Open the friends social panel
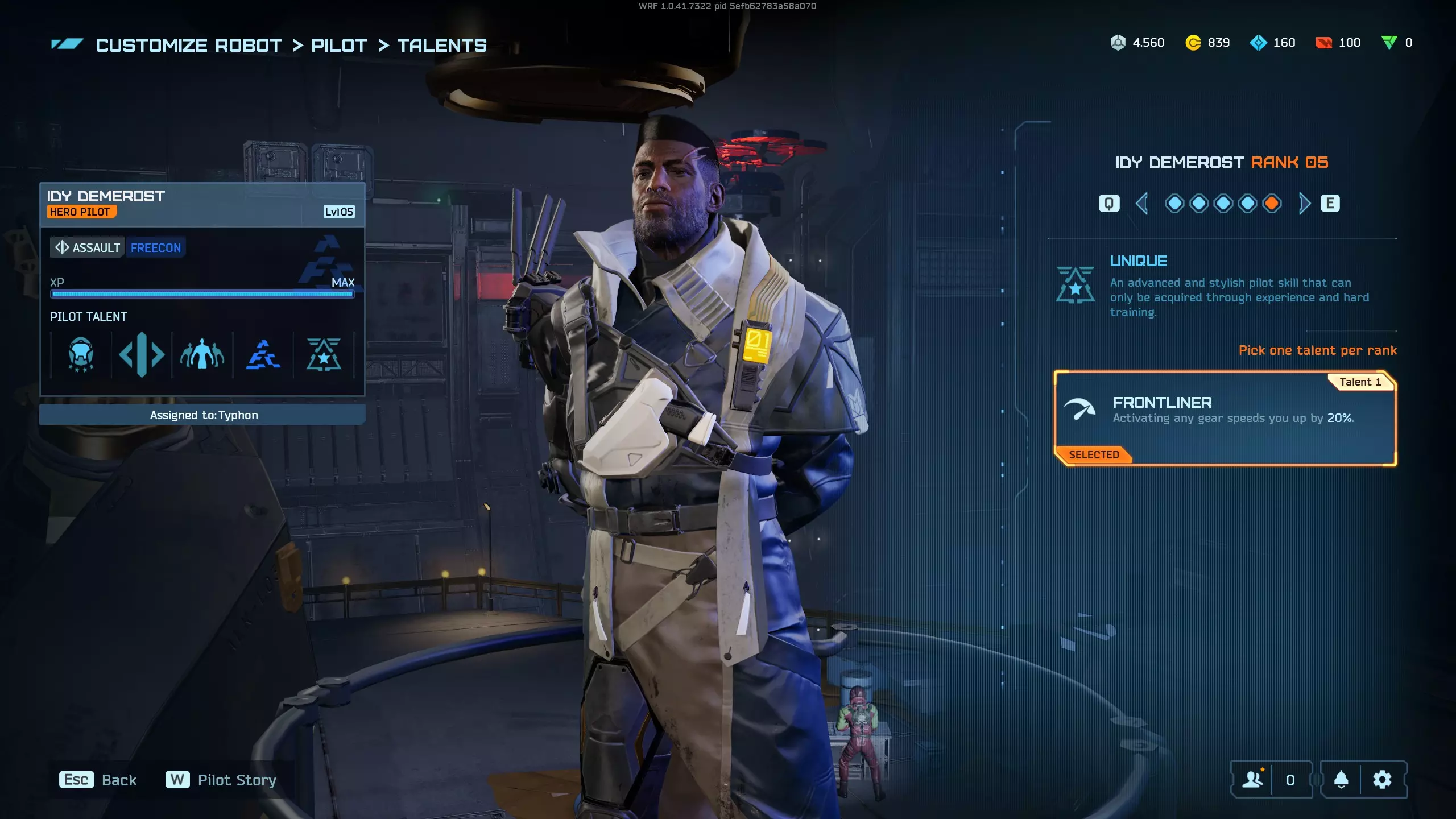The image size is (1456, 819). (1253, 780)
